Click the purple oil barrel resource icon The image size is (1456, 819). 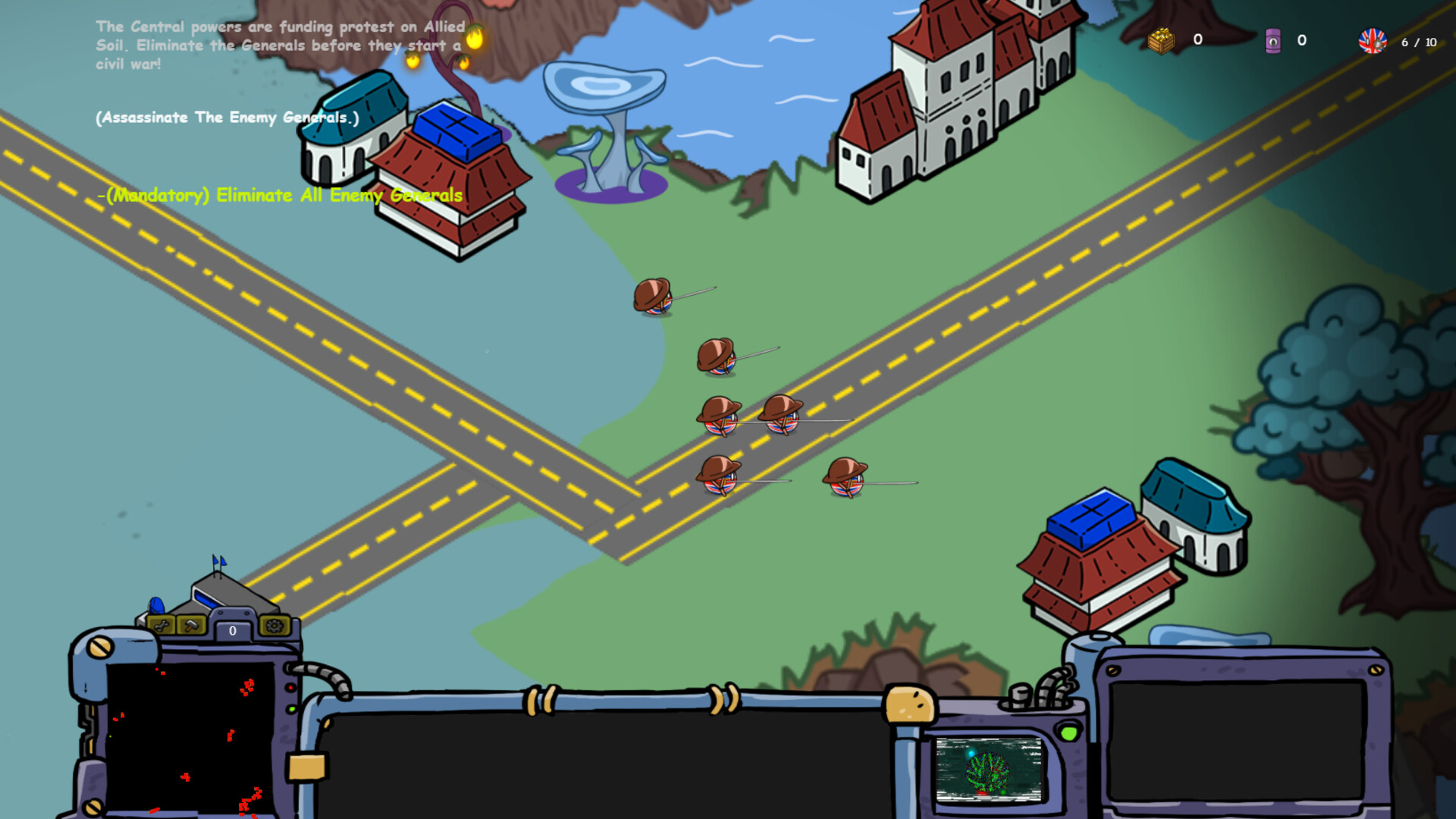click(x=1273, y=42)
